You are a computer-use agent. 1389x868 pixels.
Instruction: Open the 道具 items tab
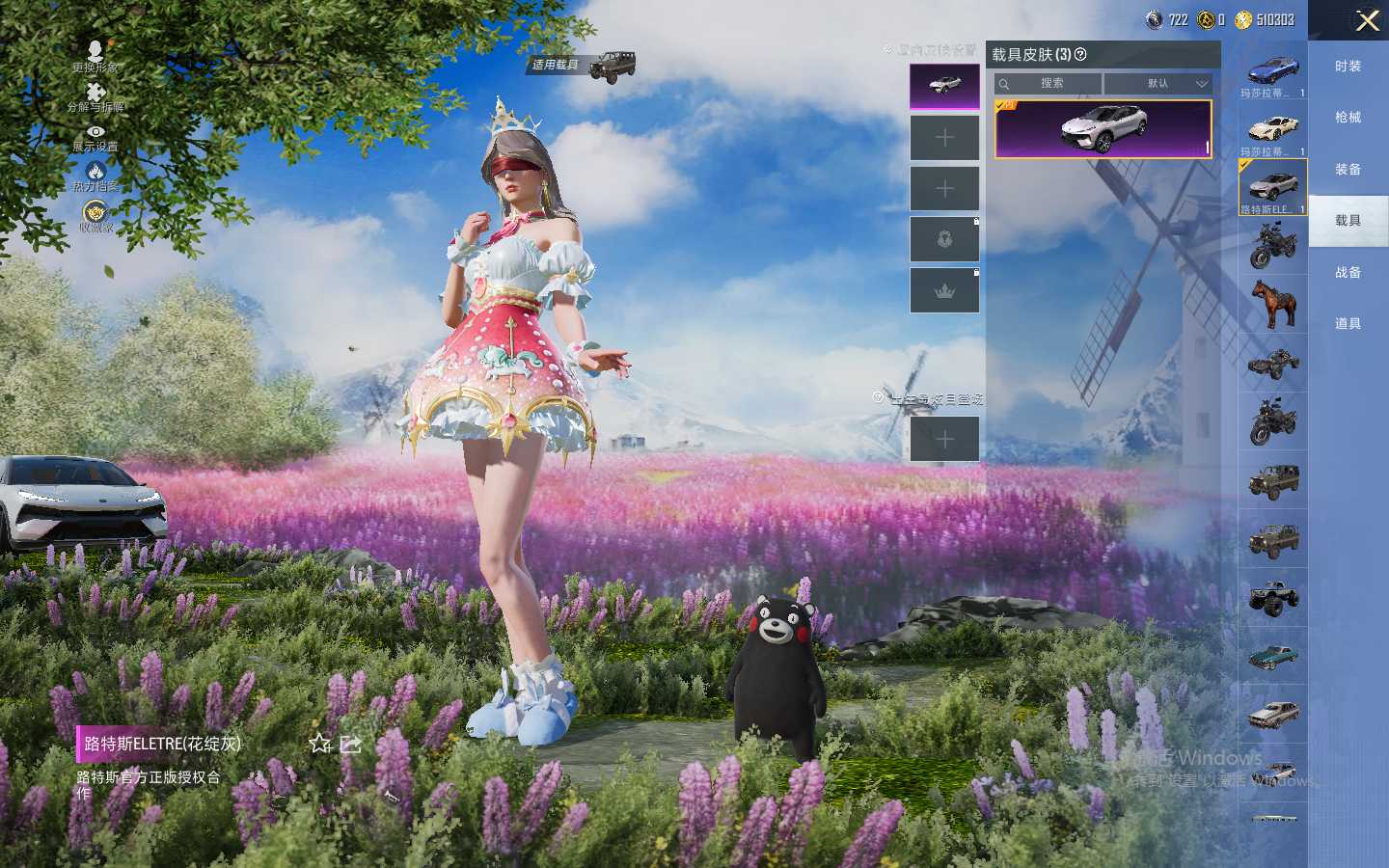1348,324
